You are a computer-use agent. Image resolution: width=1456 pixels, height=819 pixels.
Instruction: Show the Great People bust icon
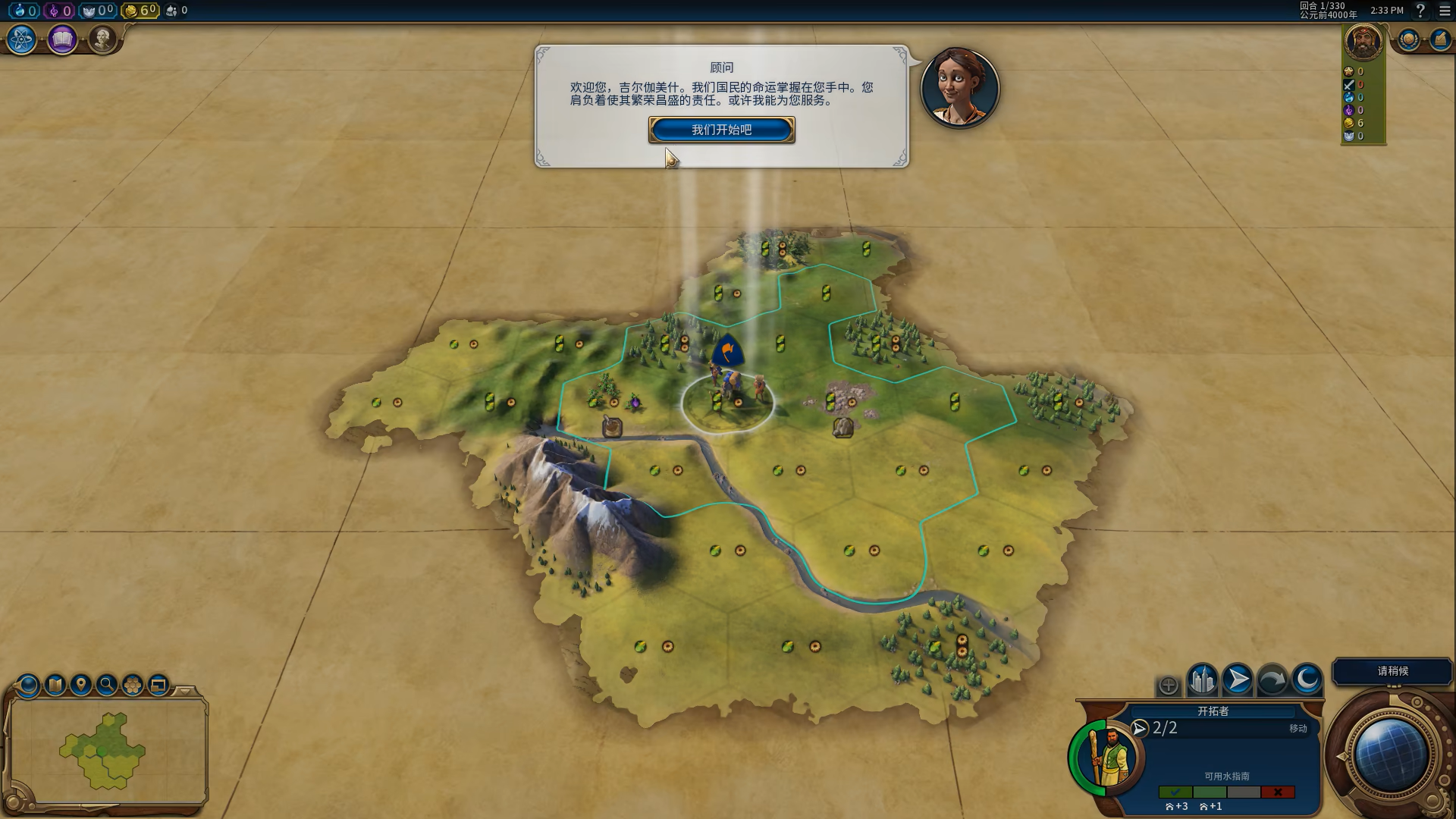(x=102, y=39)
